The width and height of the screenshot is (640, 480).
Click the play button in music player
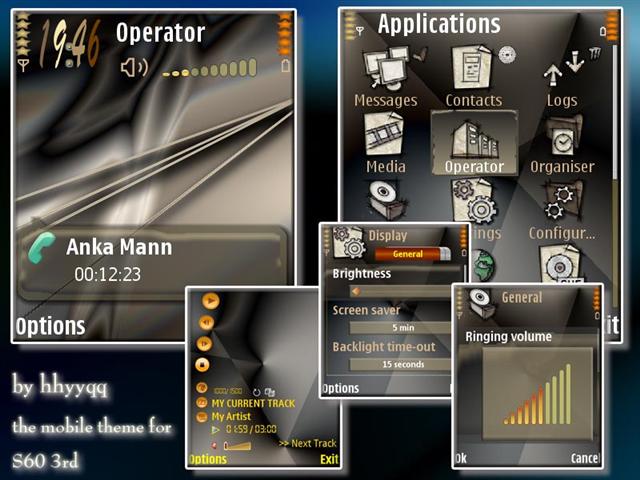pyautogui.click(x=210, y=300)
